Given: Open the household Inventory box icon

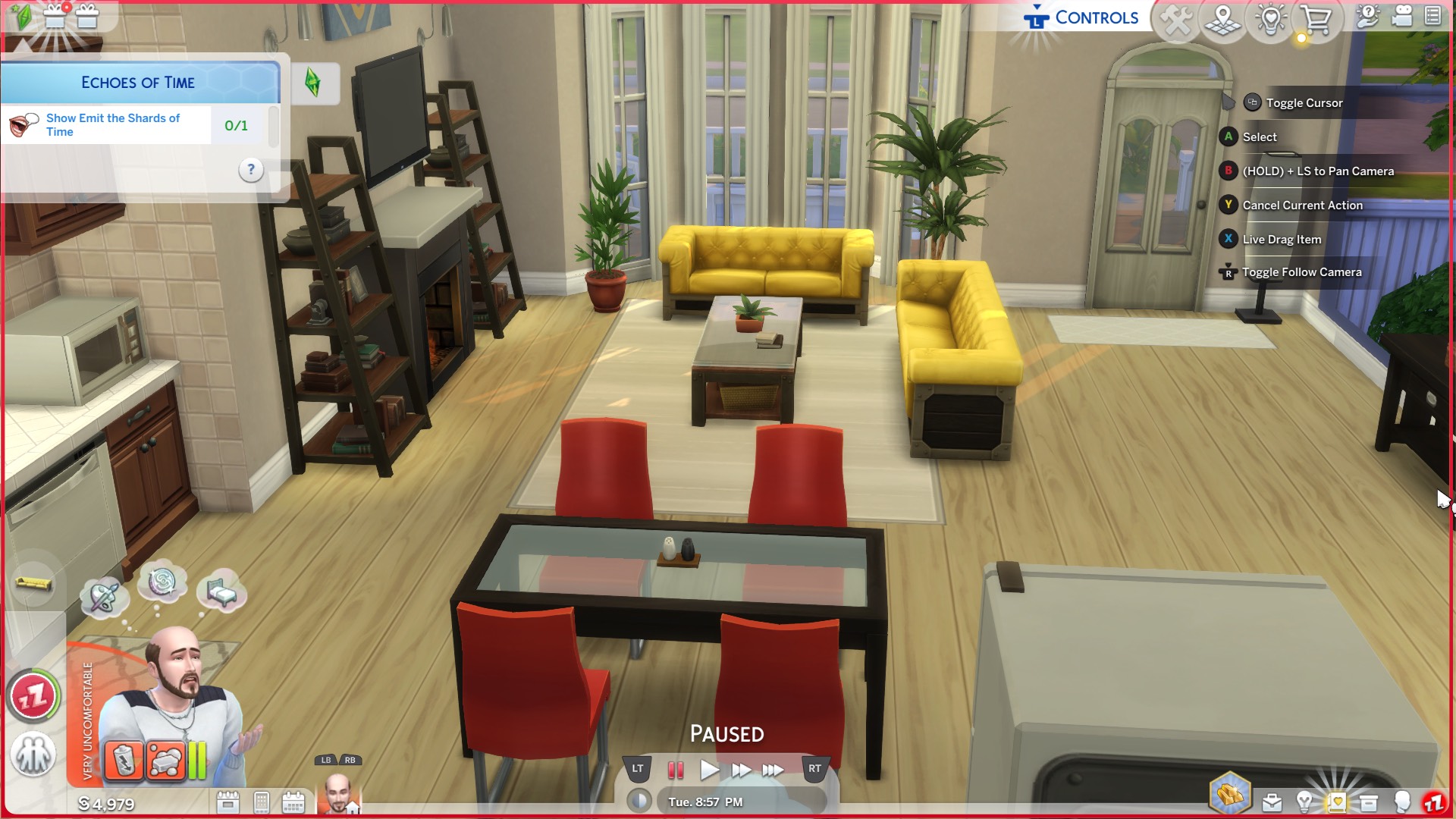Looking at the screenshot, I should [x=1369, y=802].
